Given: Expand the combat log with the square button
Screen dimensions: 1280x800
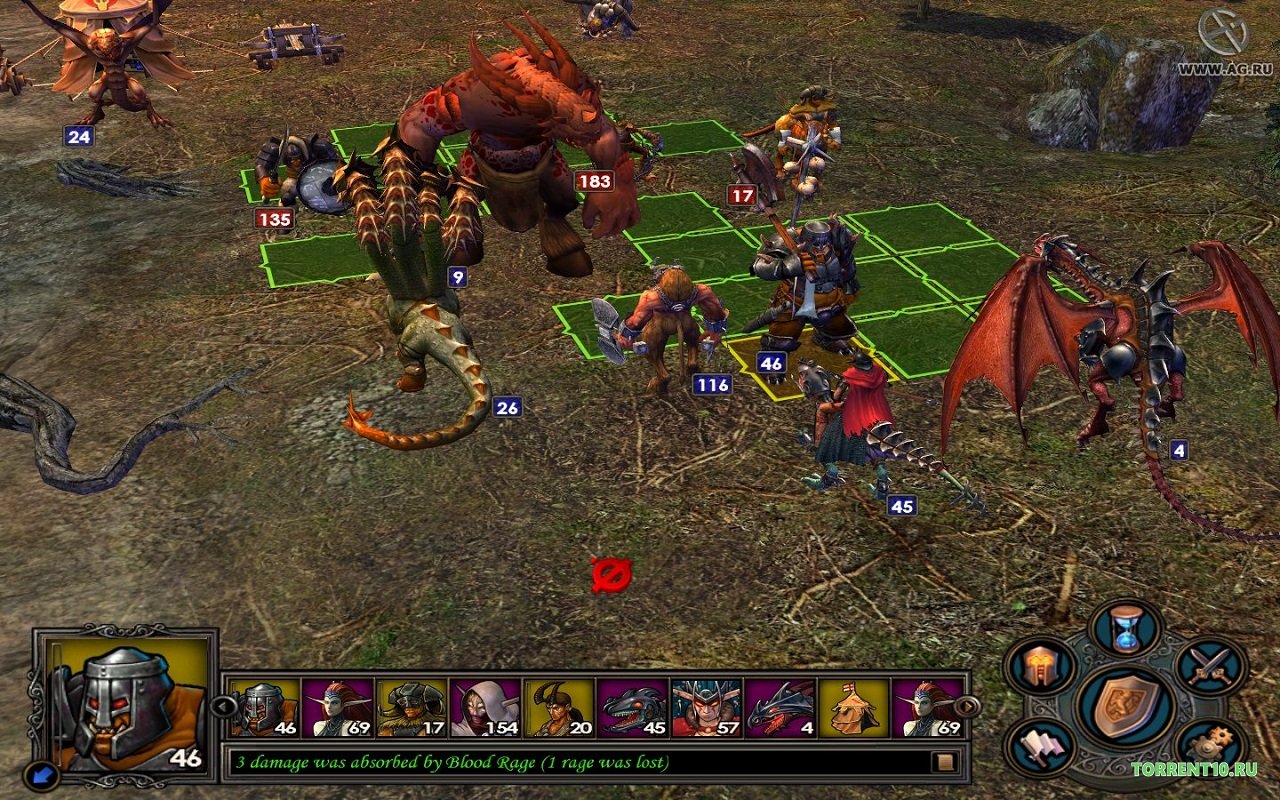Looking at the screenshot, I should [x=942, y=763].
